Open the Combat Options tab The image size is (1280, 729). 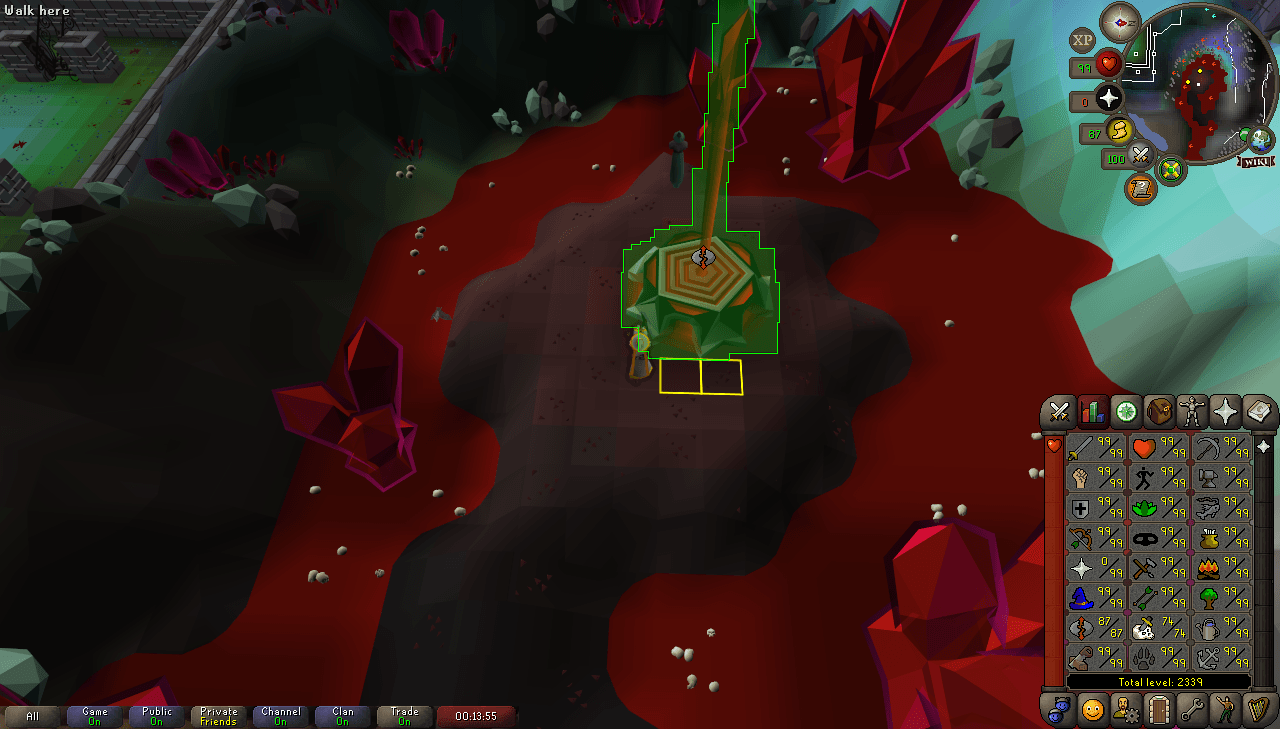click(x=1057, y=412)
